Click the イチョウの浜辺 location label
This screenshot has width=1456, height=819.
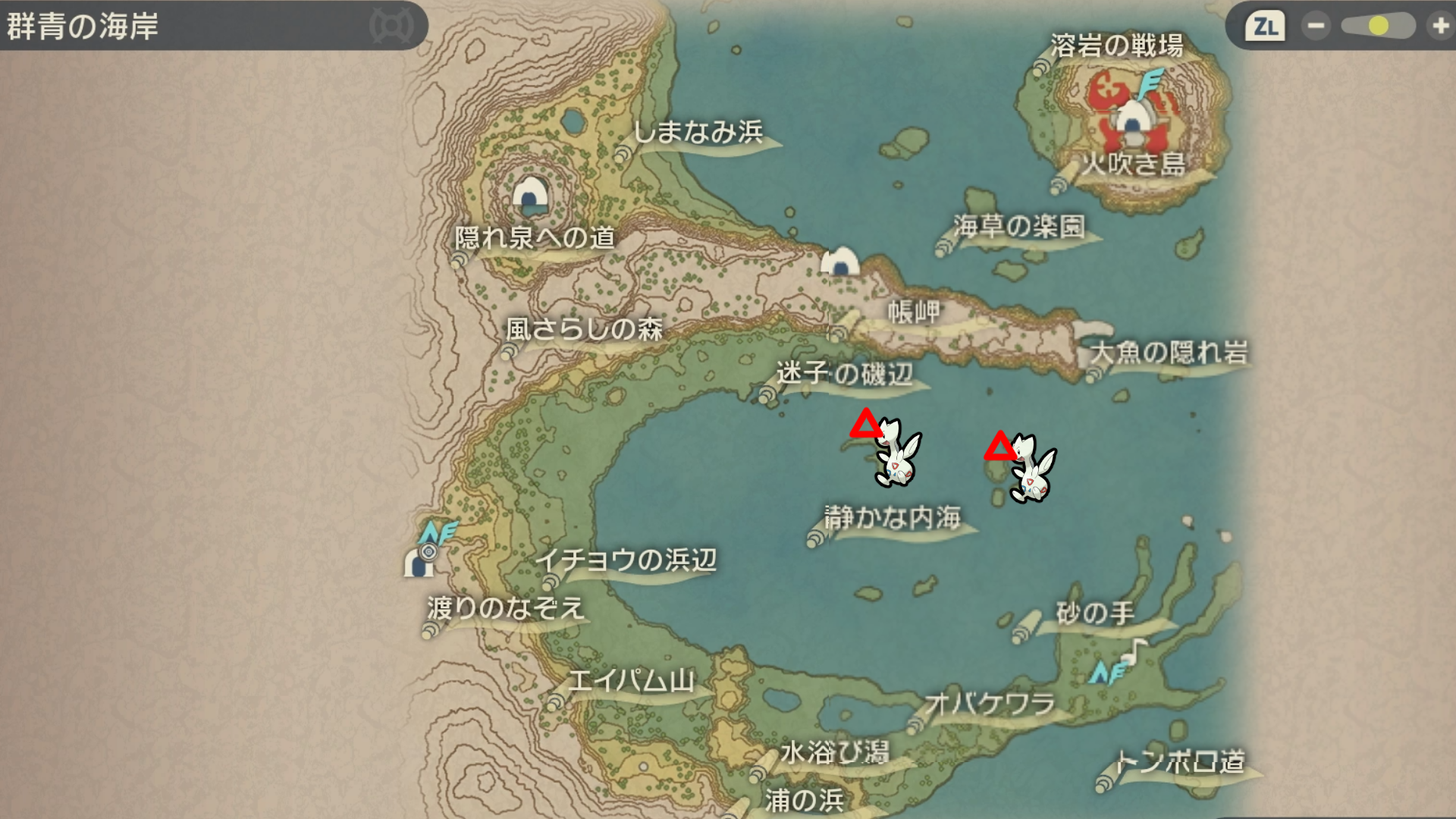pos(626,560)
